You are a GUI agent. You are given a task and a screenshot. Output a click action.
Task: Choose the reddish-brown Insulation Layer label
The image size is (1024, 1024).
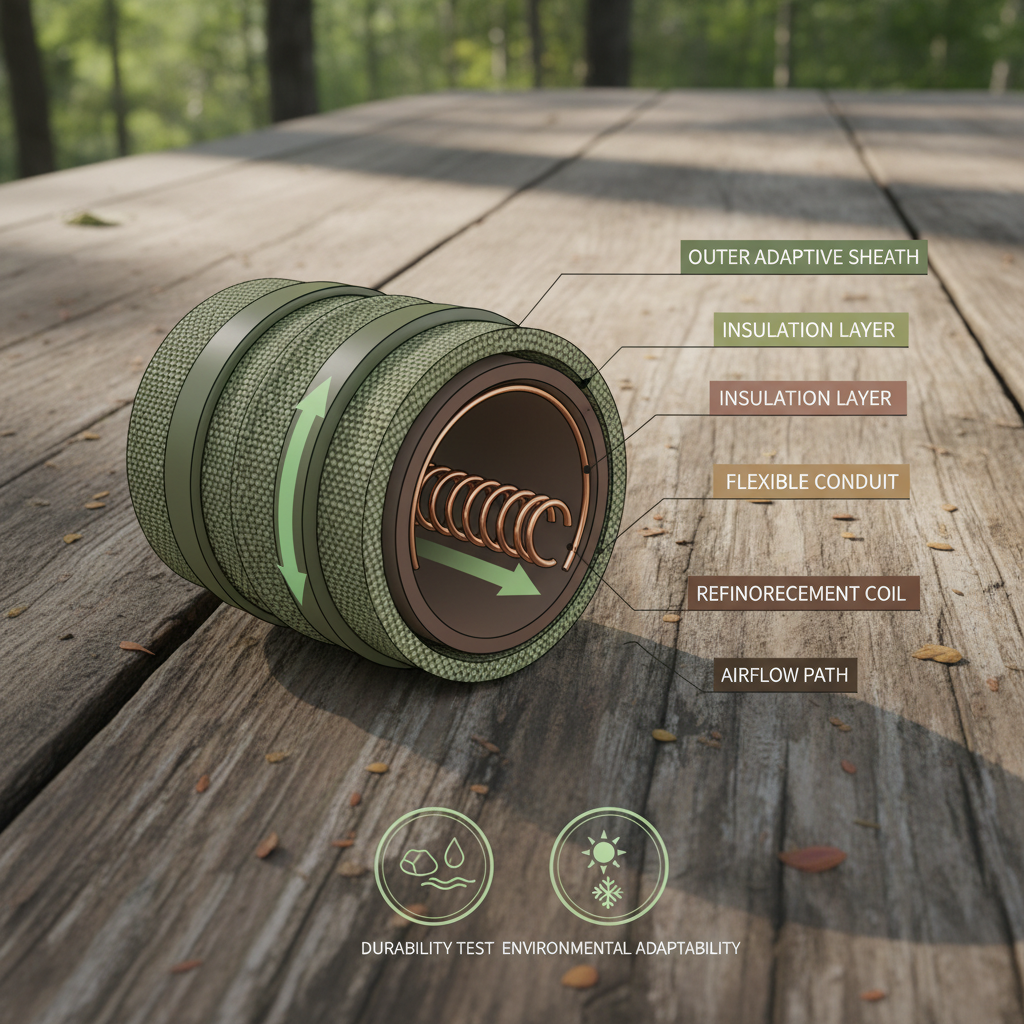pyautogui.click(x=805, y=398)
